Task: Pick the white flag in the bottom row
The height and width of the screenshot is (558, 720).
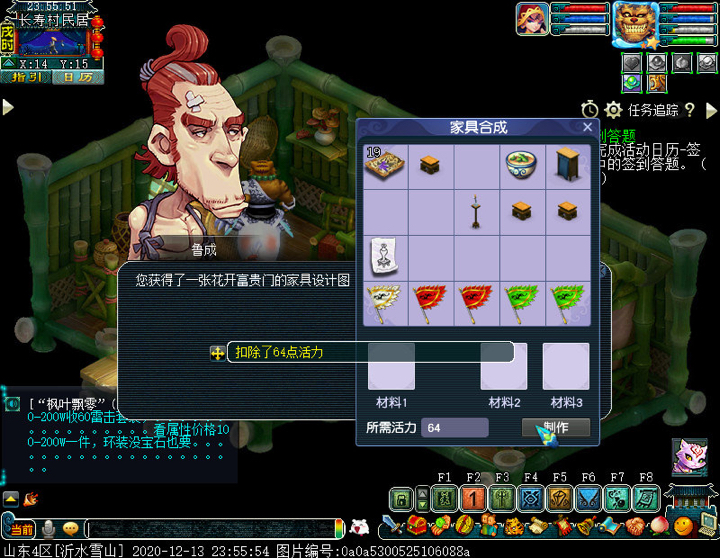Action: tap(385, 302)
